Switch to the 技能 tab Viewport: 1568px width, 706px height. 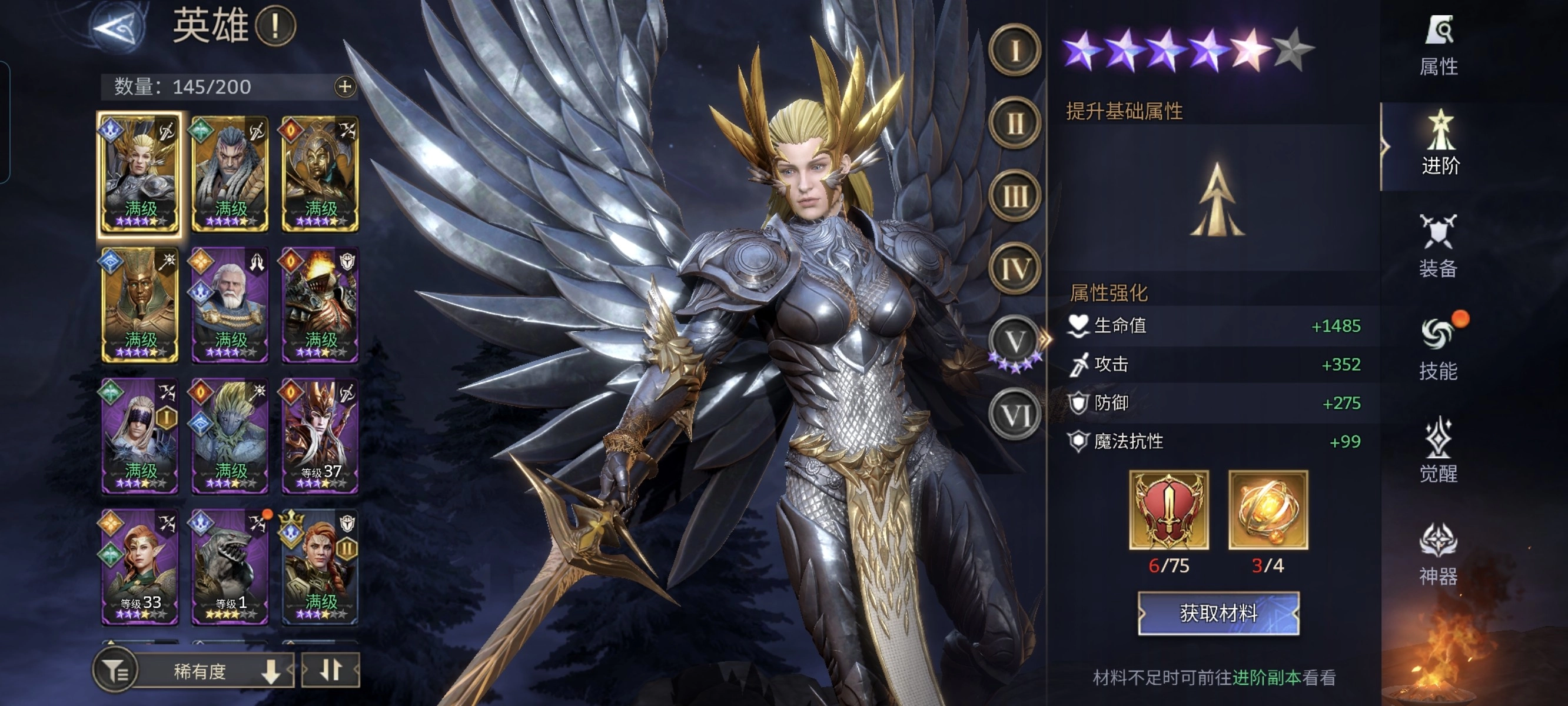[x=1439, y=349]
